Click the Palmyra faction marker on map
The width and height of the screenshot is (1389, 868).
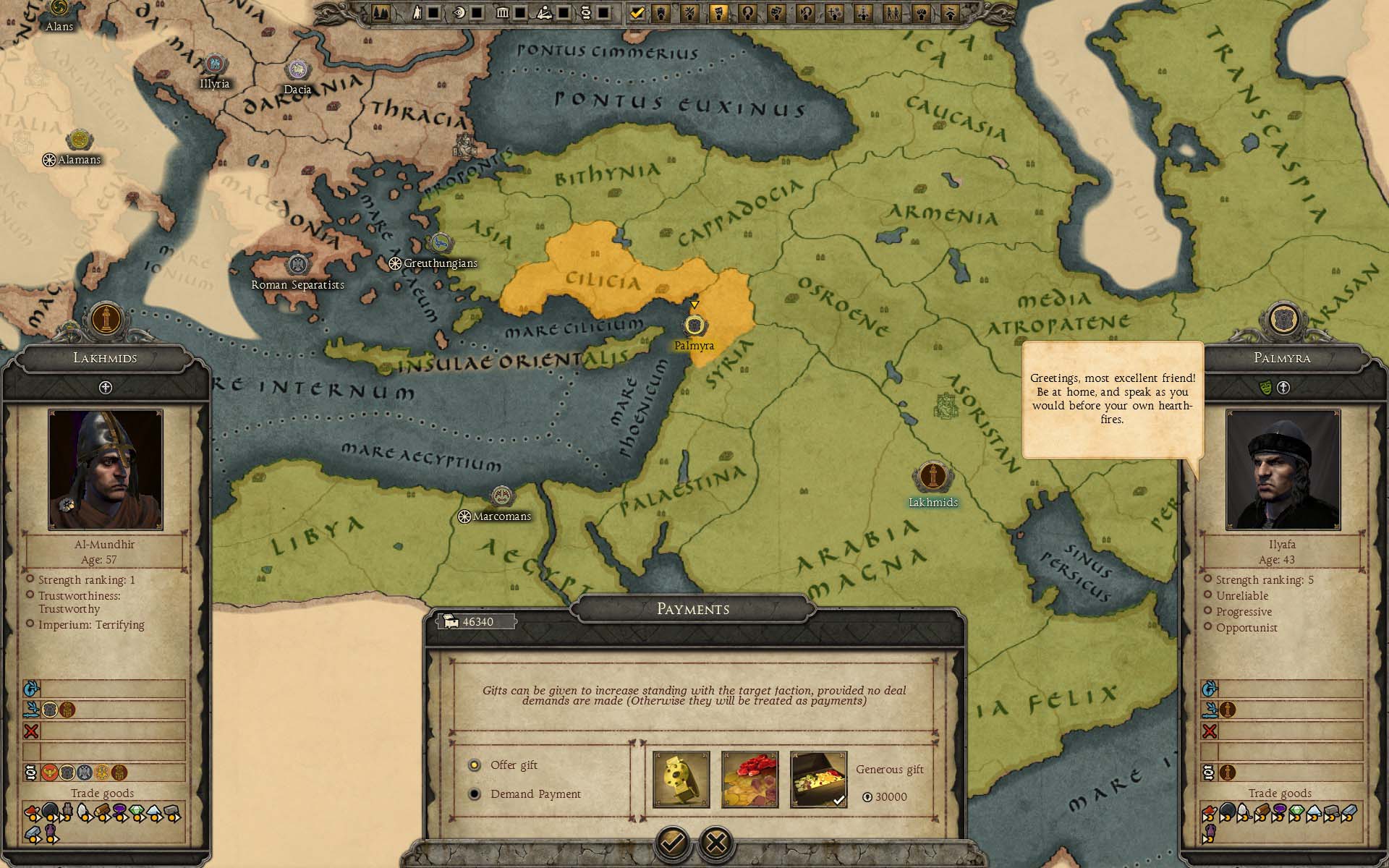coord(694,325)
